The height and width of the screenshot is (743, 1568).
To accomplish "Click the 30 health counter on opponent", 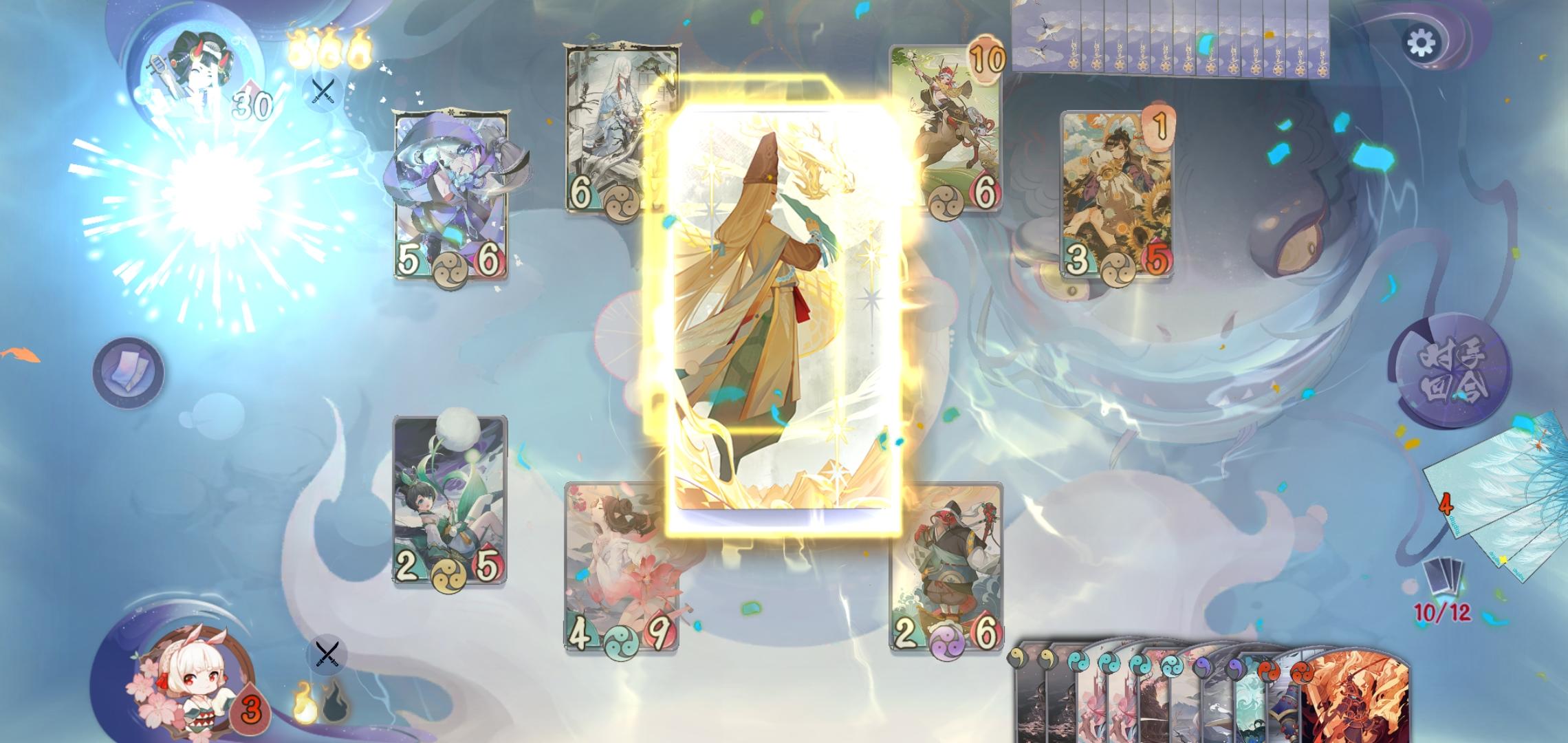I will (x=250, y=105).
